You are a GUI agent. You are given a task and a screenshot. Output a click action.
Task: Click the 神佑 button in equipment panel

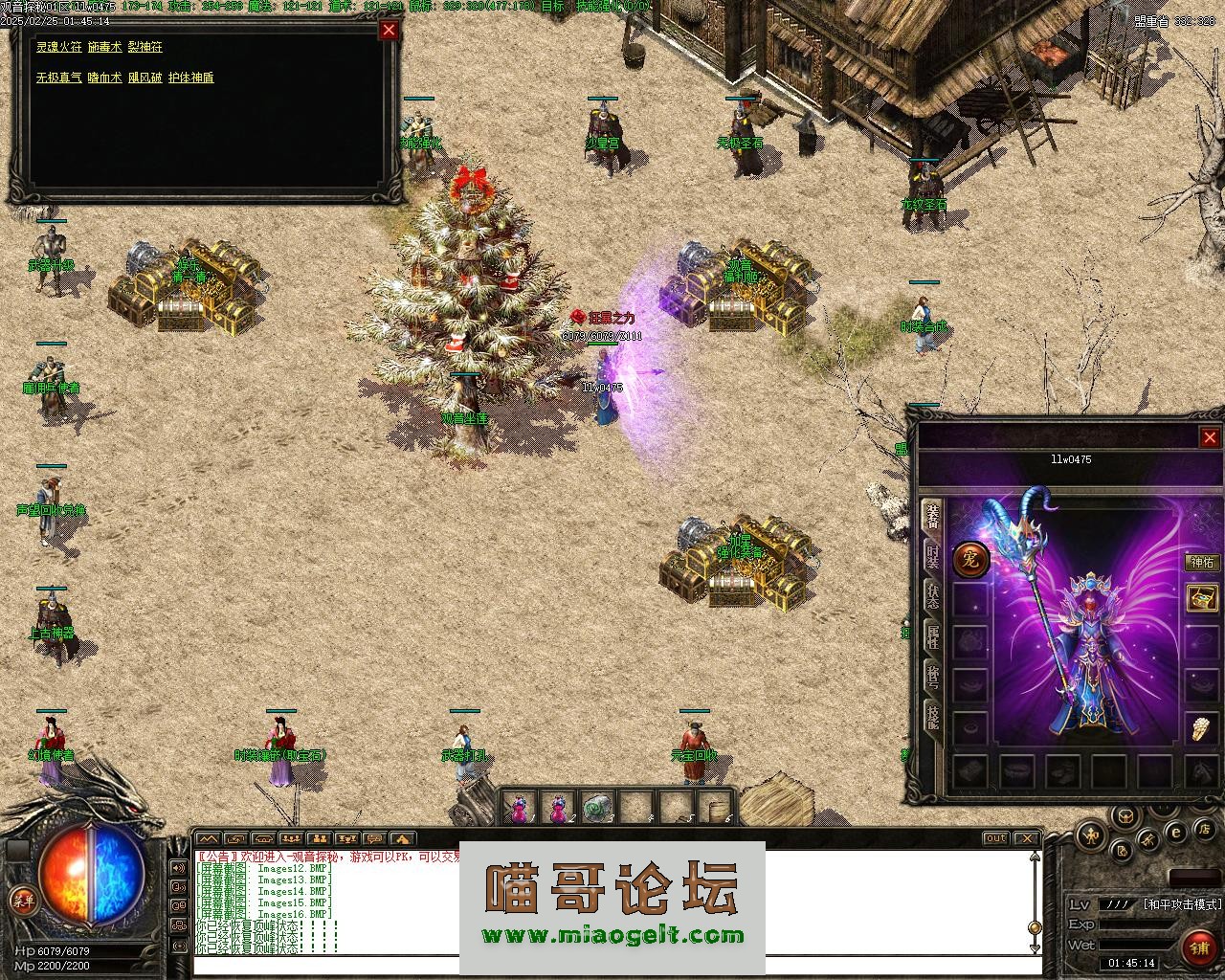[x=1202, y=563]
